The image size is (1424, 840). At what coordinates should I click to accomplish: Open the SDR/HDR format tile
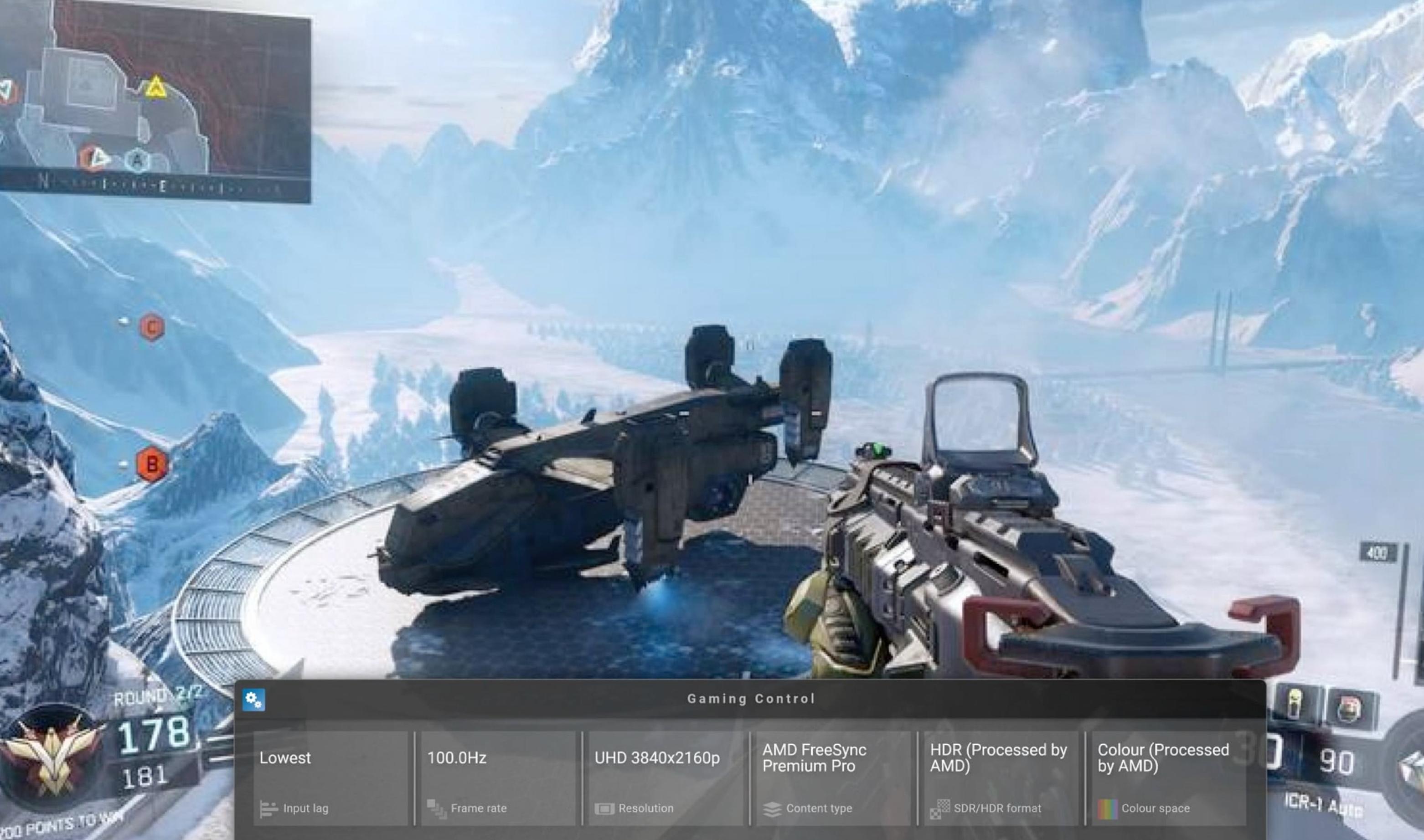click(1001, 778)
